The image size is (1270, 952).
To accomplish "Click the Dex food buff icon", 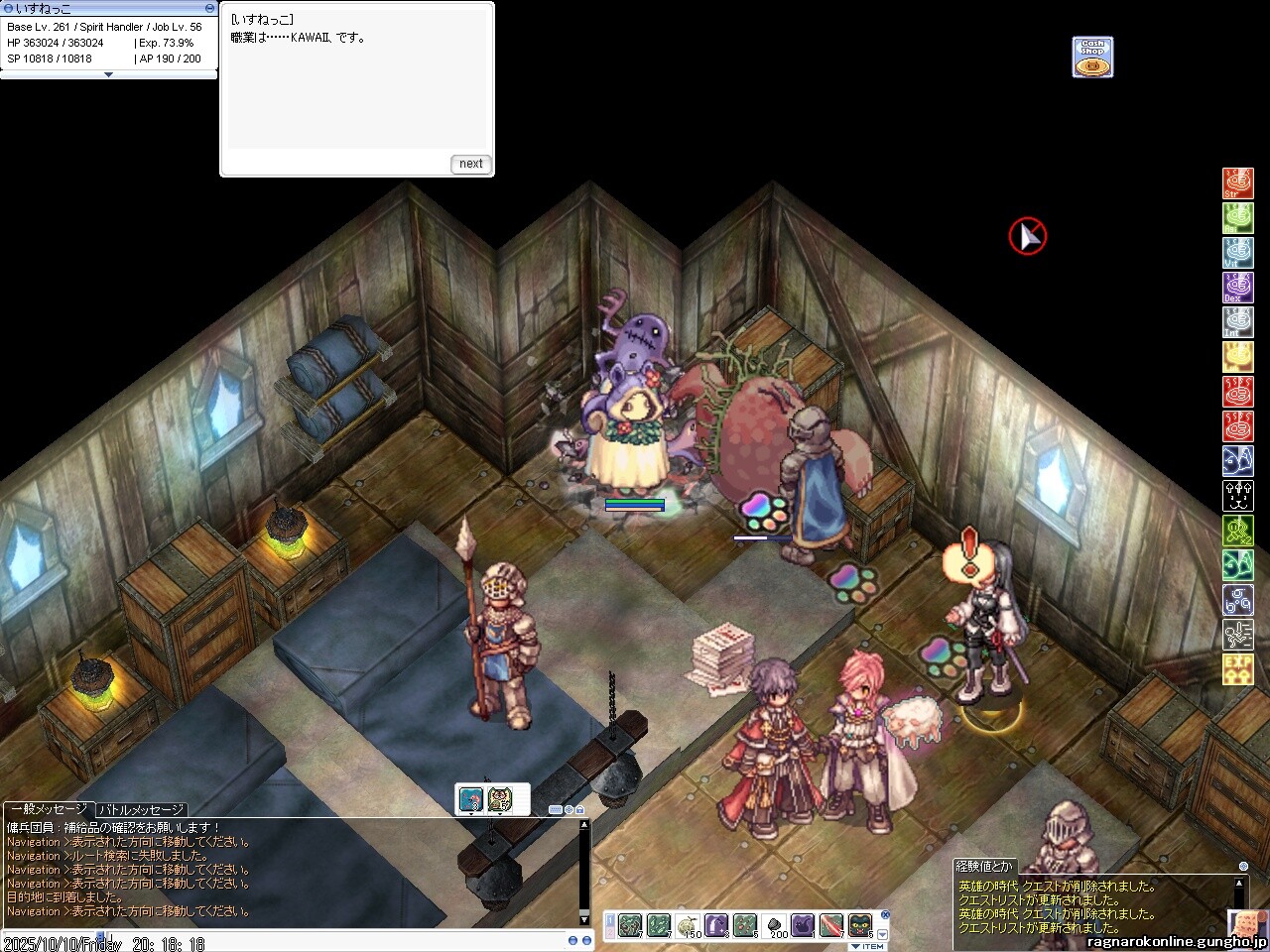I will pyautogui.click(x=1237, y=288).
